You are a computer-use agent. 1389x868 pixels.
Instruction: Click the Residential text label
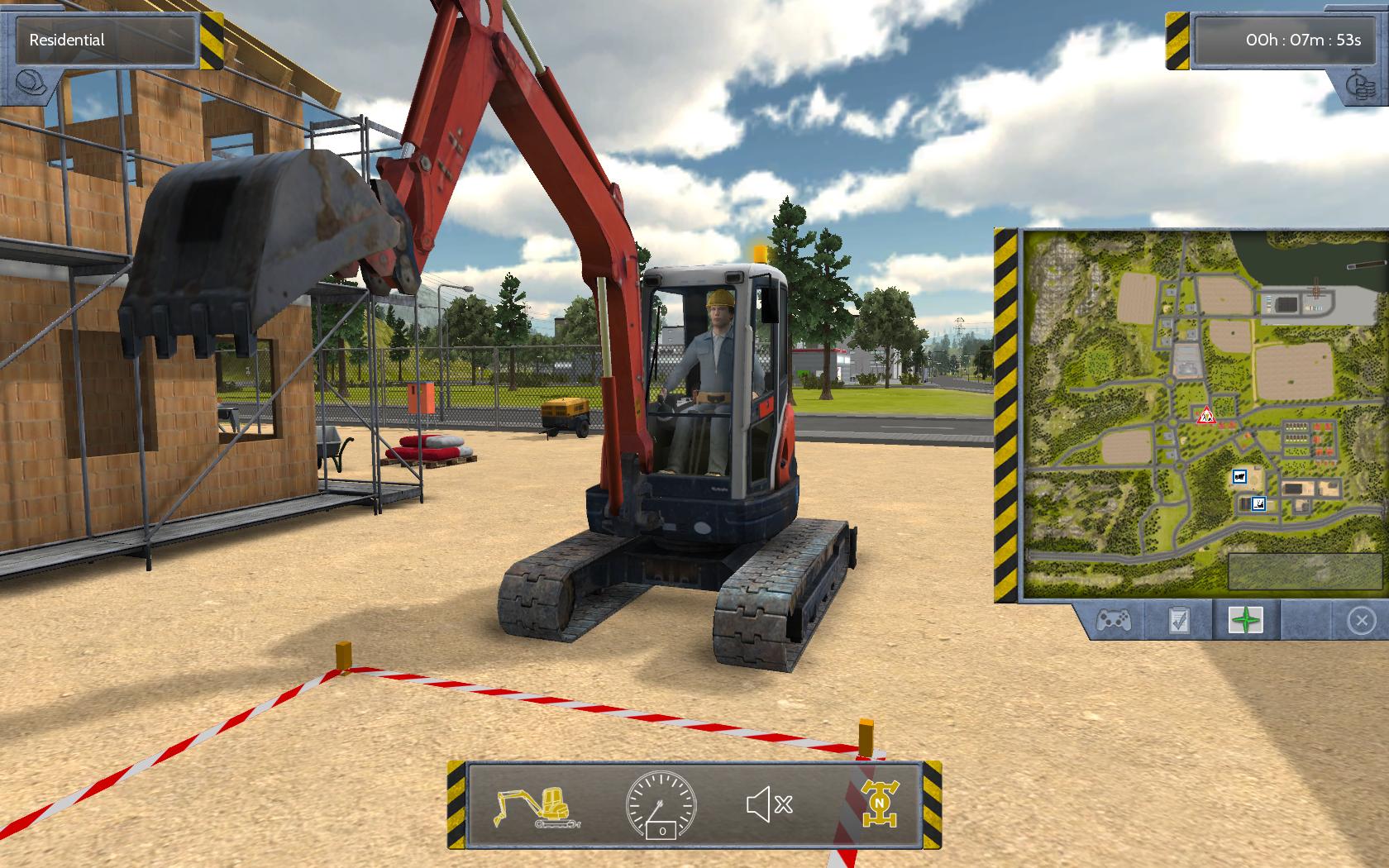coord(66,39)
